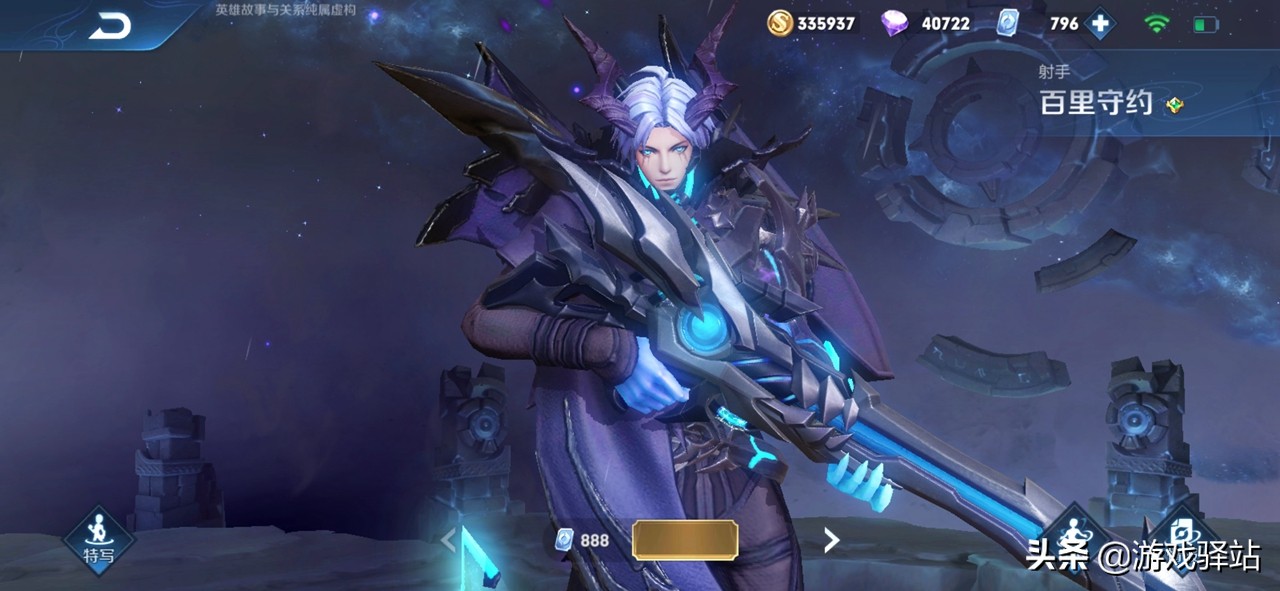Image resolution: width=1280 pixels, height=591 pixels.
Task: Go back with the top-left return arrow
Action: click(x=110, y=27)
